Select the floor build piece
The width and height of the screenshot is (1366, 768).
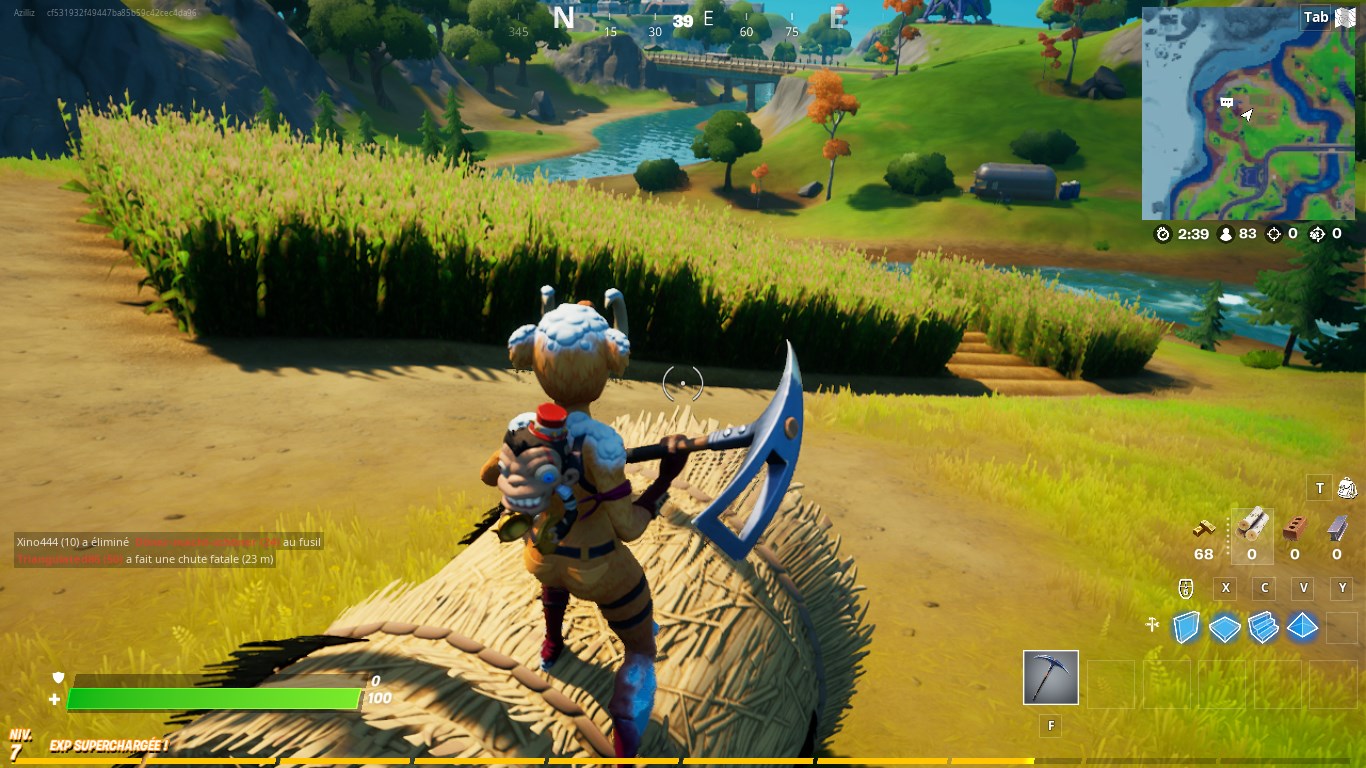1223,627
